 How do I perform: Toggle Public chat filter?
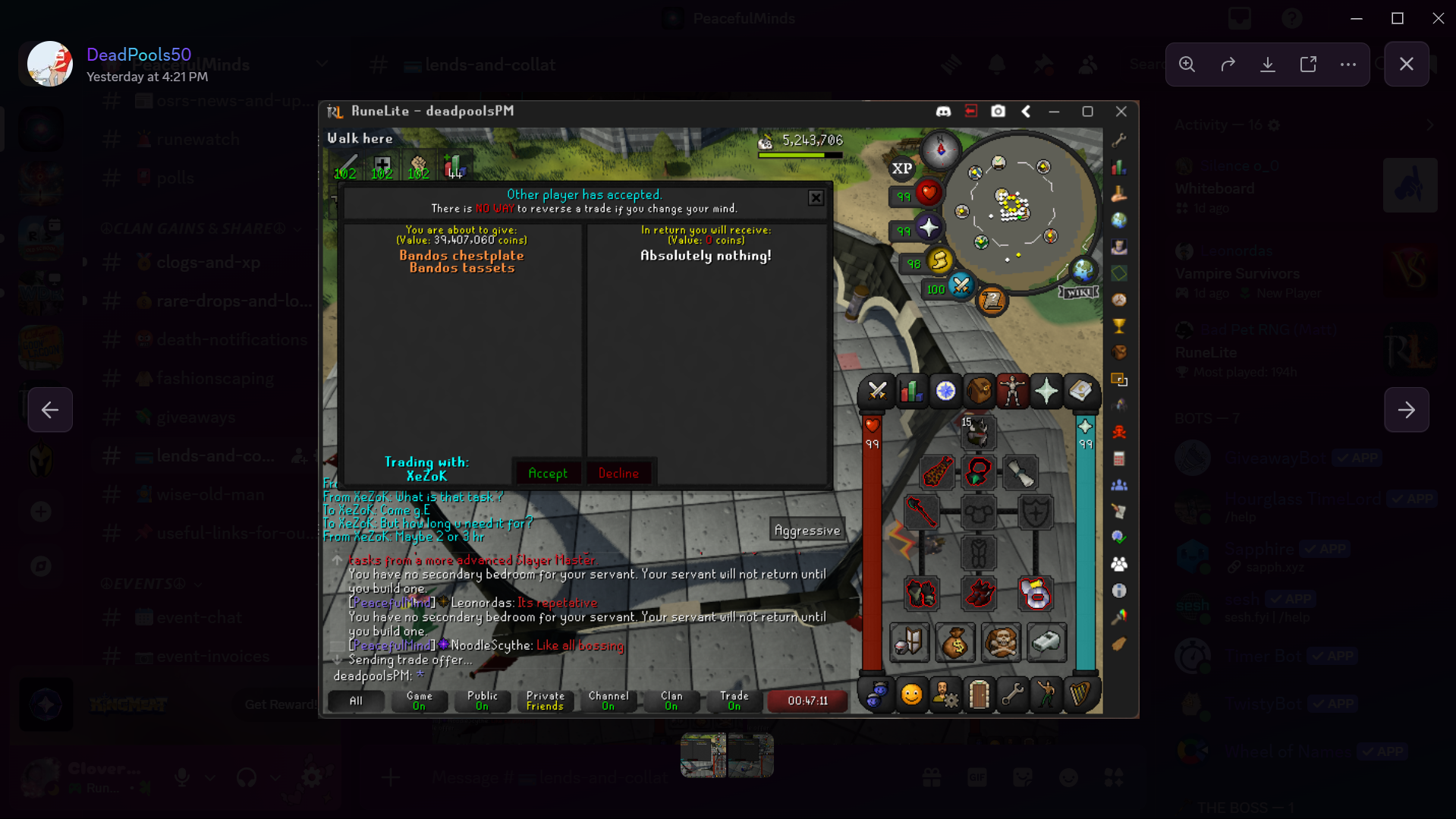[x=482, y=701]
